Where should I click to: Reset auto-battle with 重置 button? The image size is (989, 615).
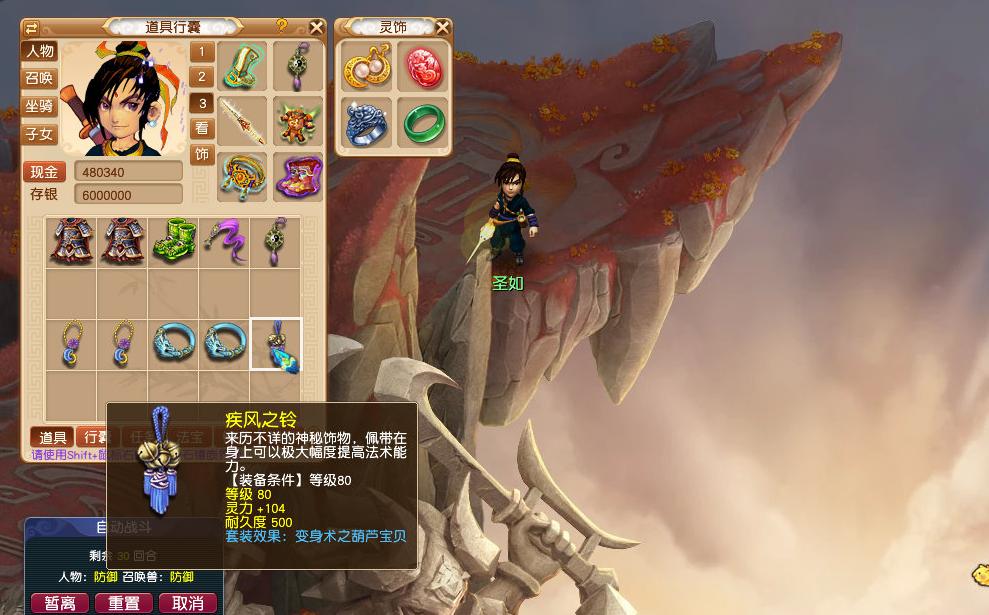pos(124,603)
